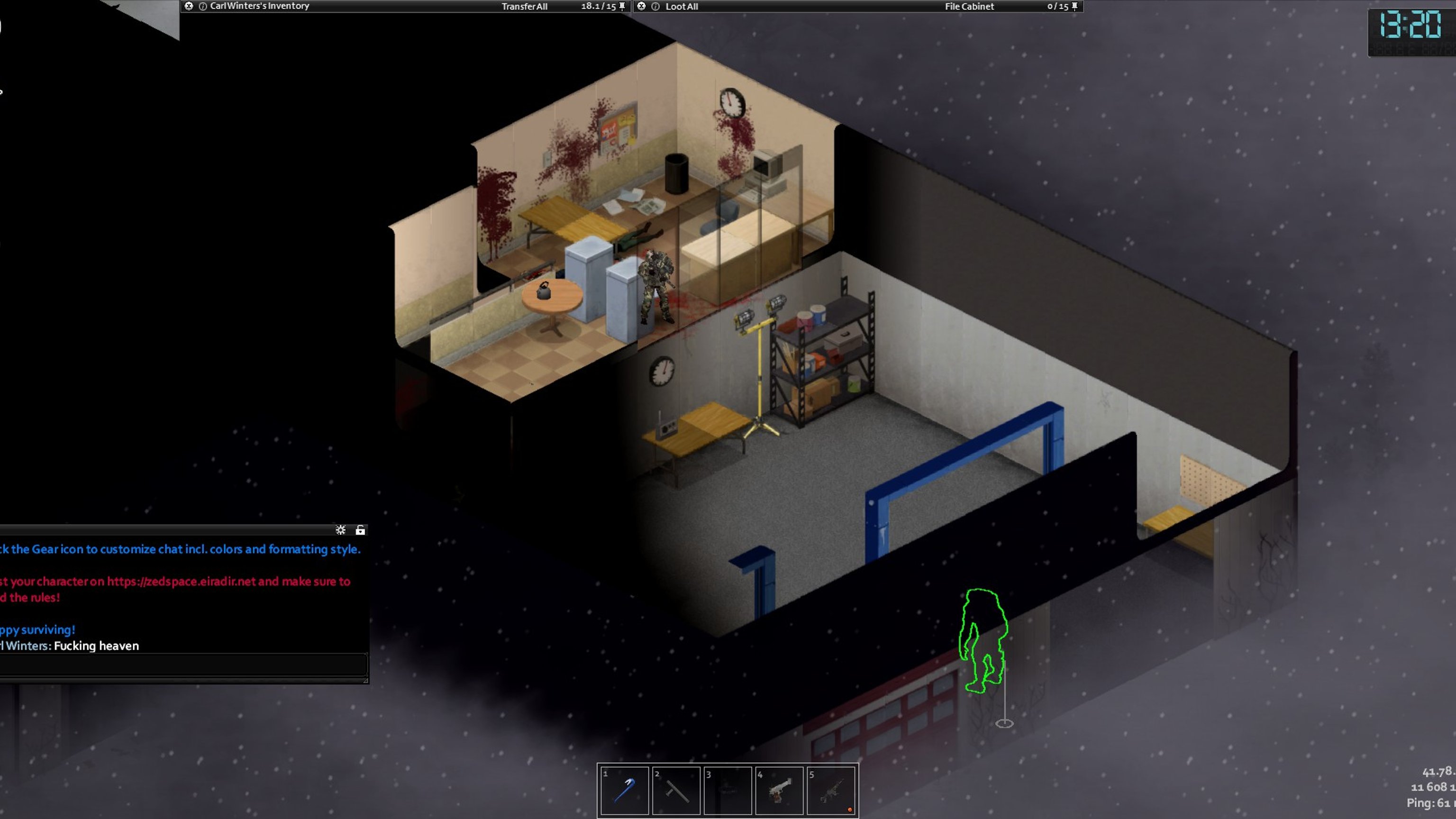Image resolution: width=1456 pixels, height=819 pixels.
Task: Pin the File Cabinet loot panel
Action: [1074, 6]
